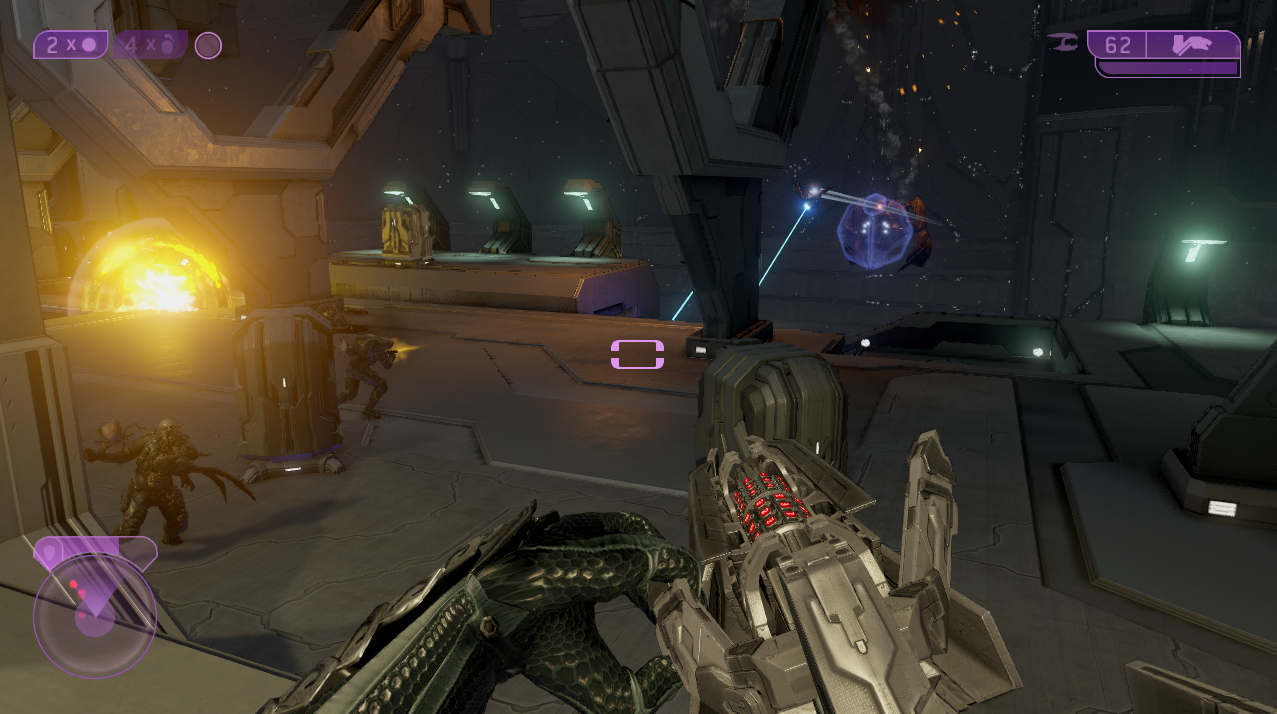Activate the active camouflage circle indicator

click(x=208, y=45)
